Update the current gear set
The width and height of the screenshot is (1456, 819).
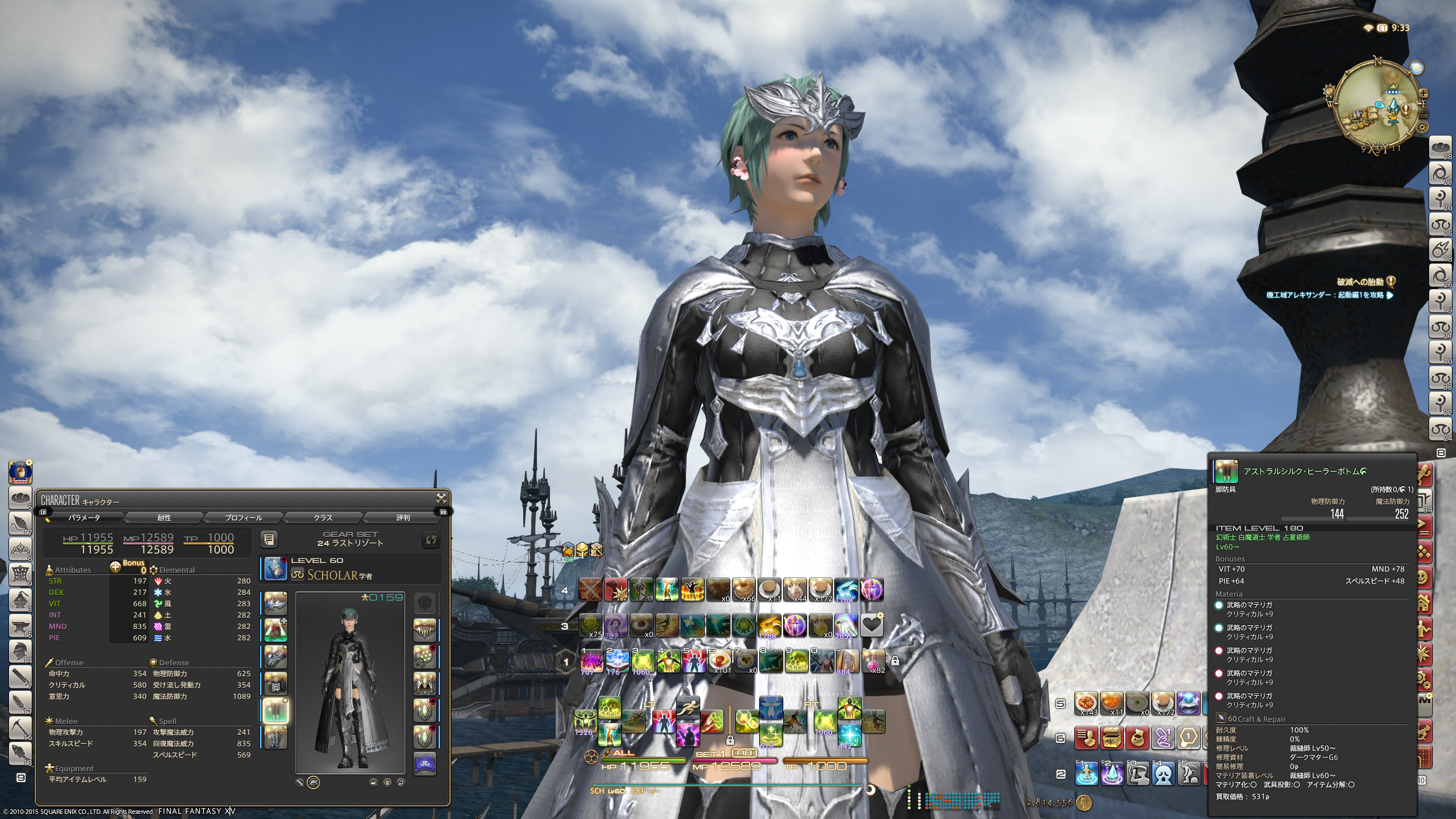point(431,539)
